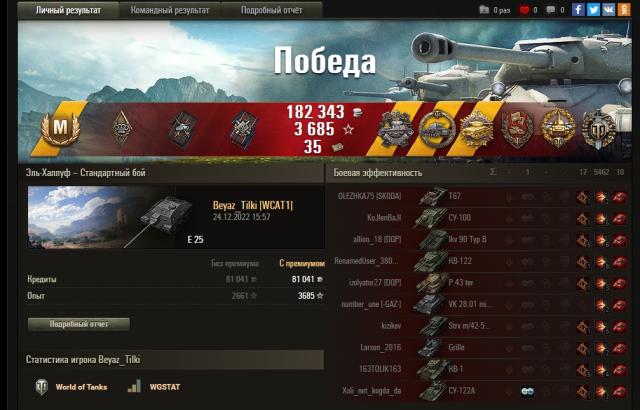Open the World of Tanks player statistics link

(x=71, y=386)
